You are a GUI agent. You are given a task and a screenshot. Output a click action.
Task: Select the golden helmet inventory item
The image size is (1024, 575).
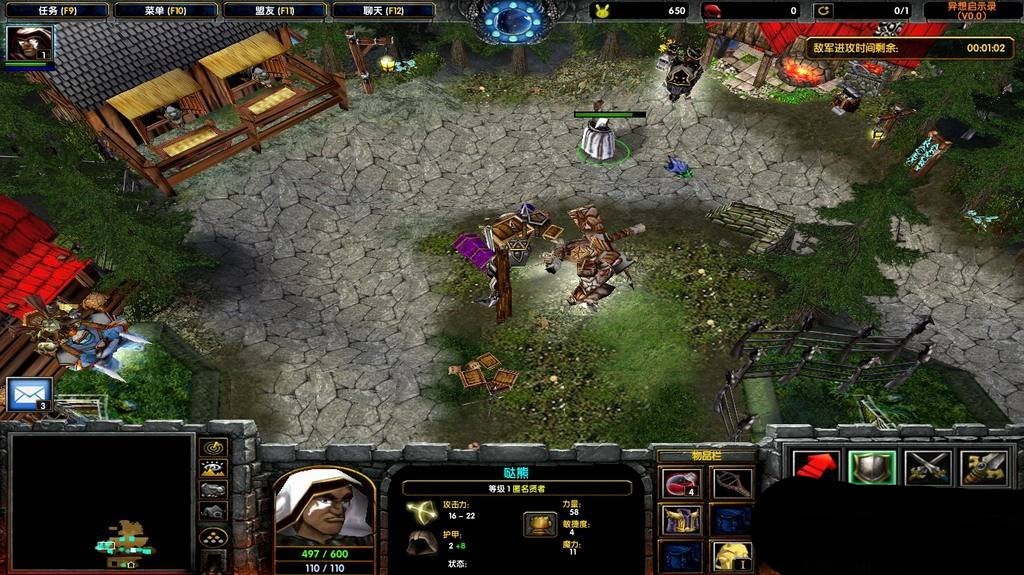click(x=731, y=555)
